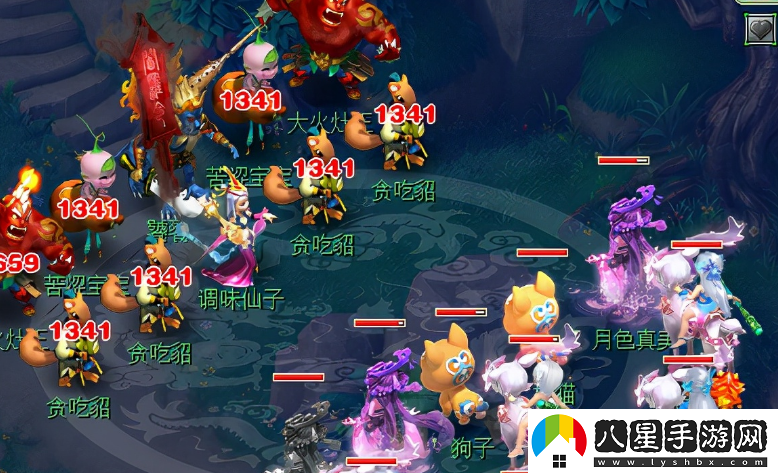Click the gray heart icon button

[x=761, y=29]
